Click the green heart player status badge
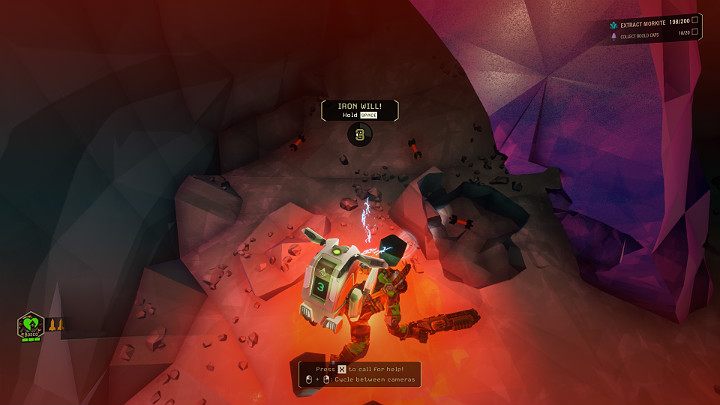The width and height of the screenshot is (720, 405). point(30,324)
